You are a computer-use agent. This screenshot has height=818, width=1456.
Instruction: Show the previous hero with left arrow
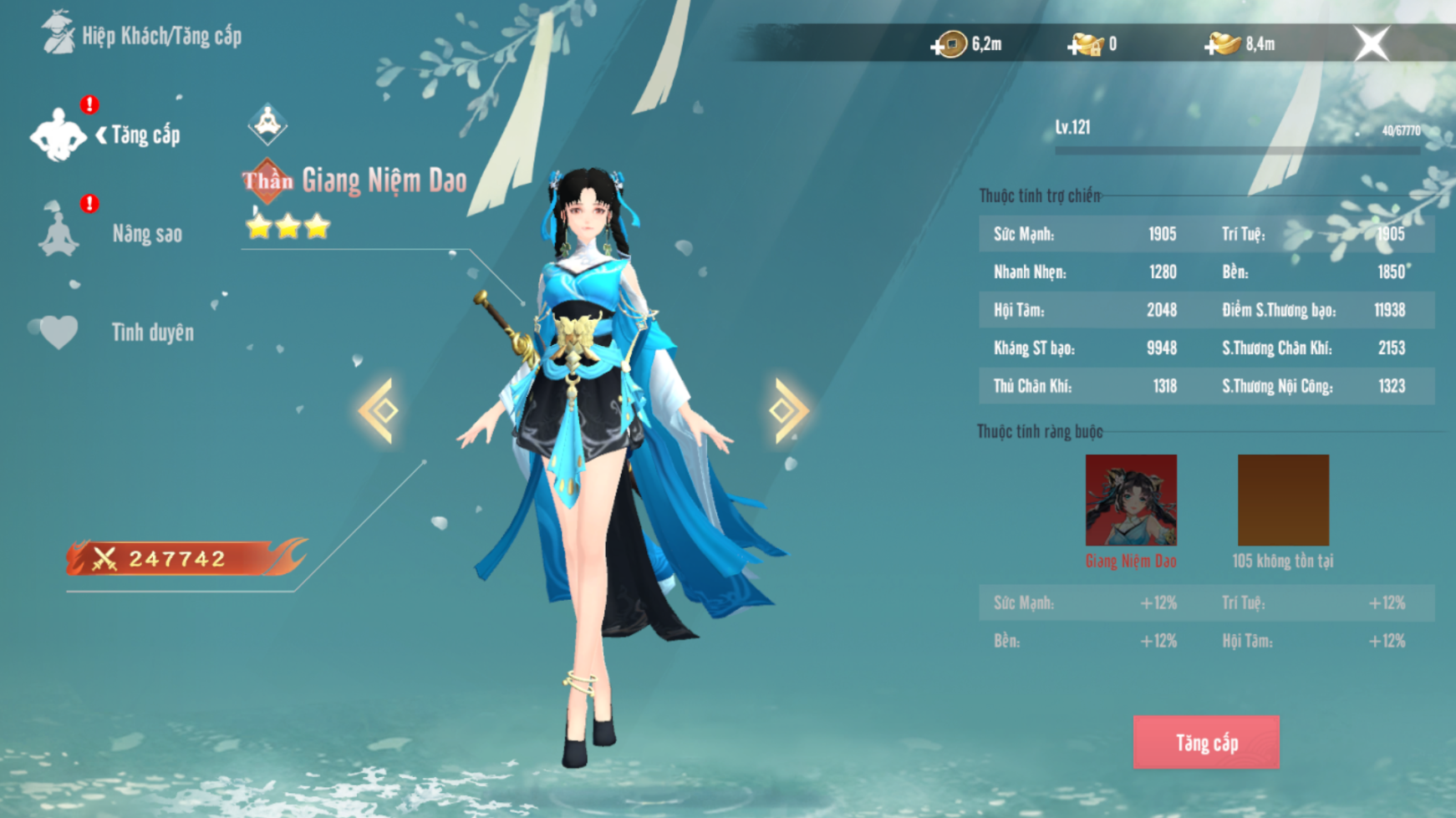pyautogui.click(x=379, y=410)
